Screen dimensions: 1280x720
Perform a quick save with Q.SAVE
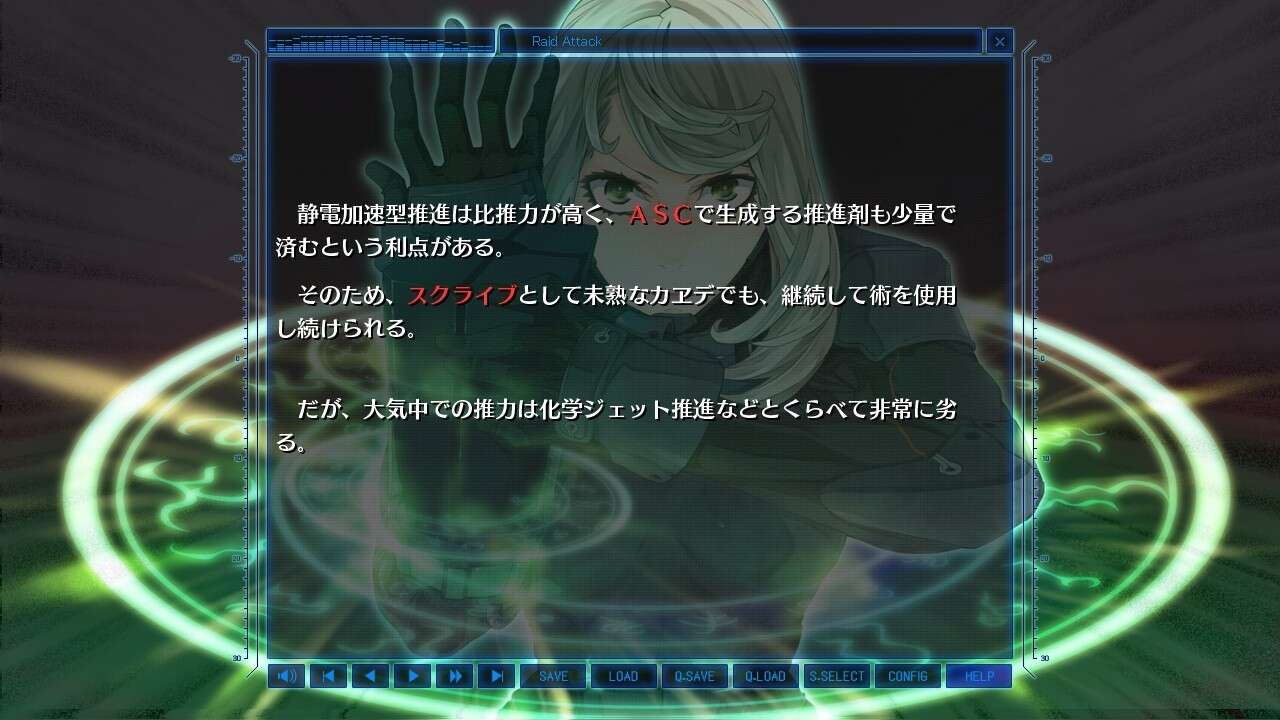[x=695, y=676]
